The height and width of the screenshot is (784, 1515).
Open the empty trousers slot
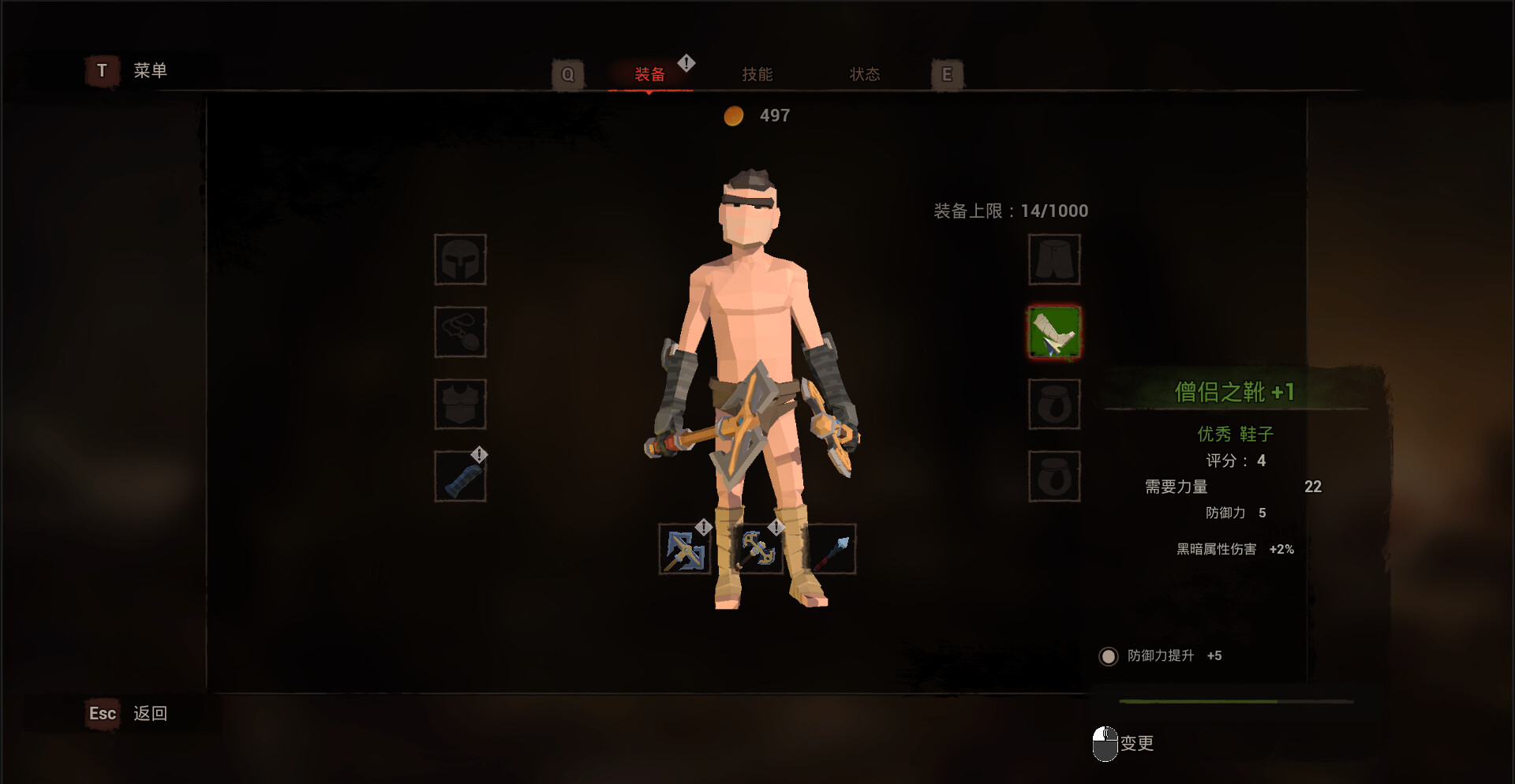click(x=1054, y=259)
